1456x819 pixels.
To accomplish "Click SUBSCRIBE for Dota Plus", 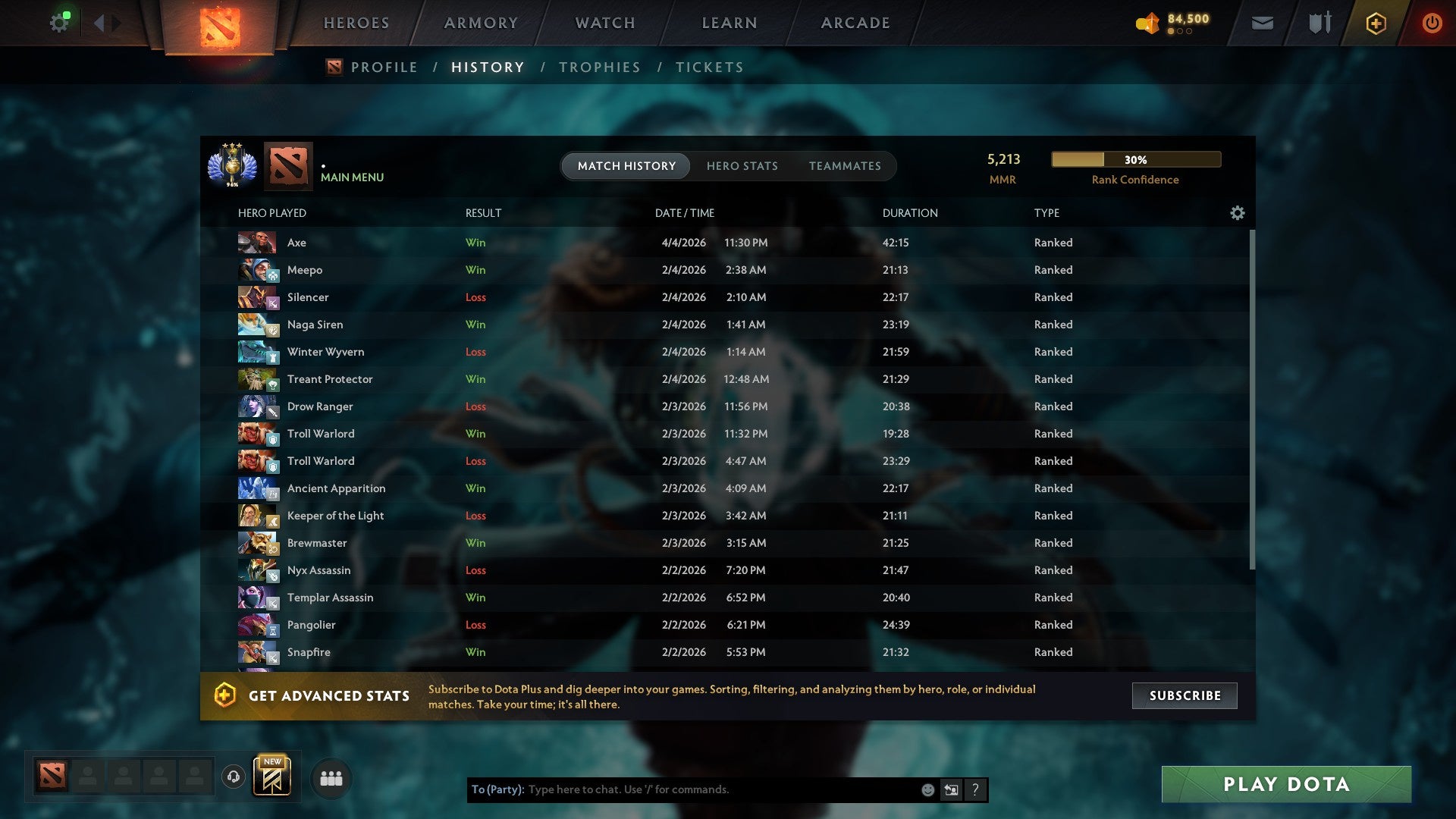I will [x=1184, y=695].
